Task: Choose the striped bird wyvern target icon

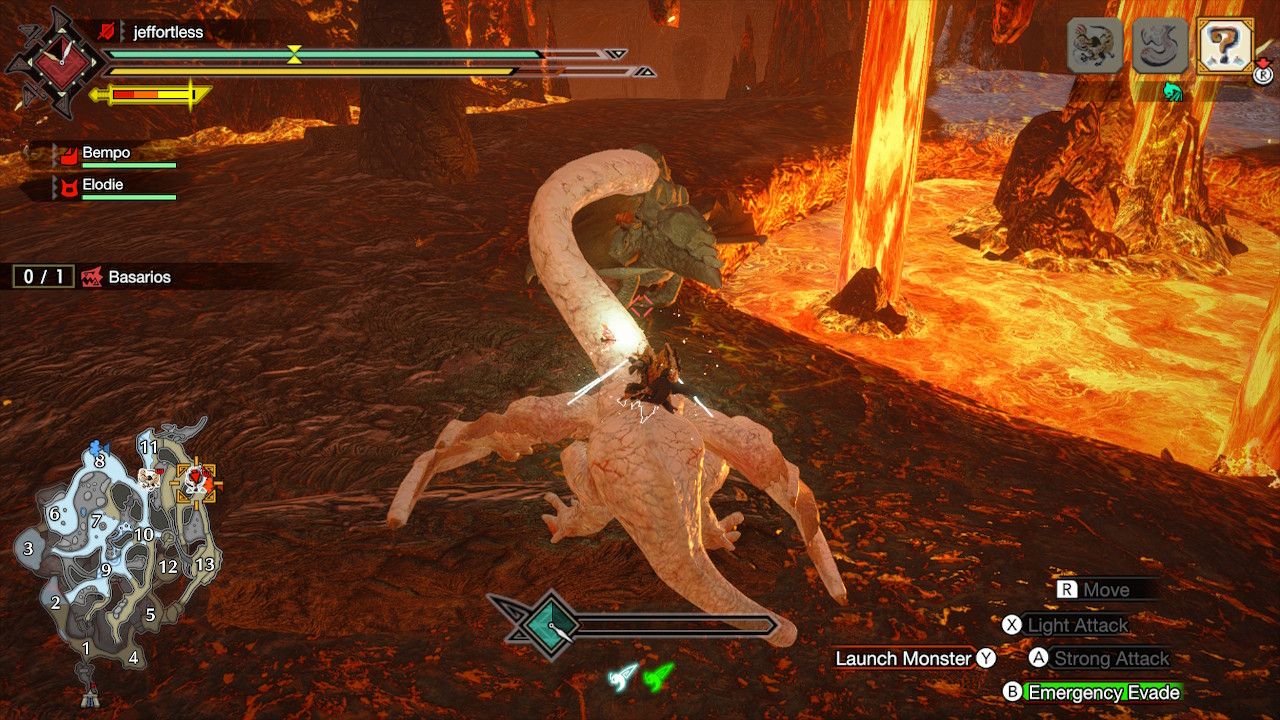Action: (1095, 46)
